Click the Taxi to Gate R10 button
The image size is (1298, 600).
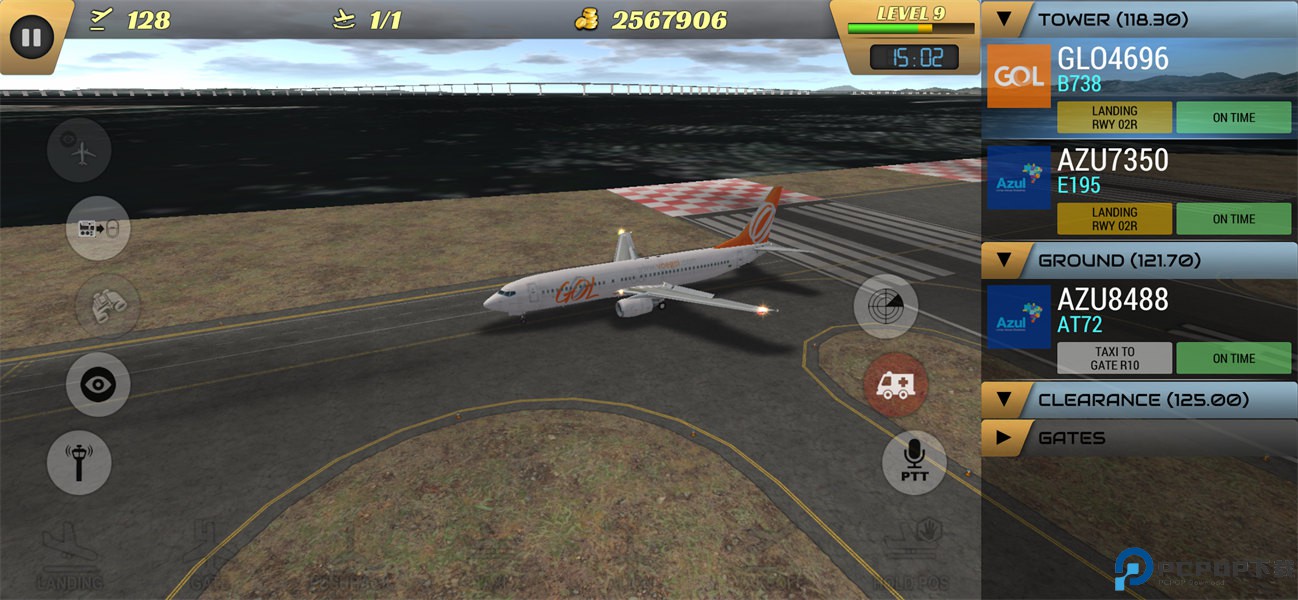[1114, 358]
